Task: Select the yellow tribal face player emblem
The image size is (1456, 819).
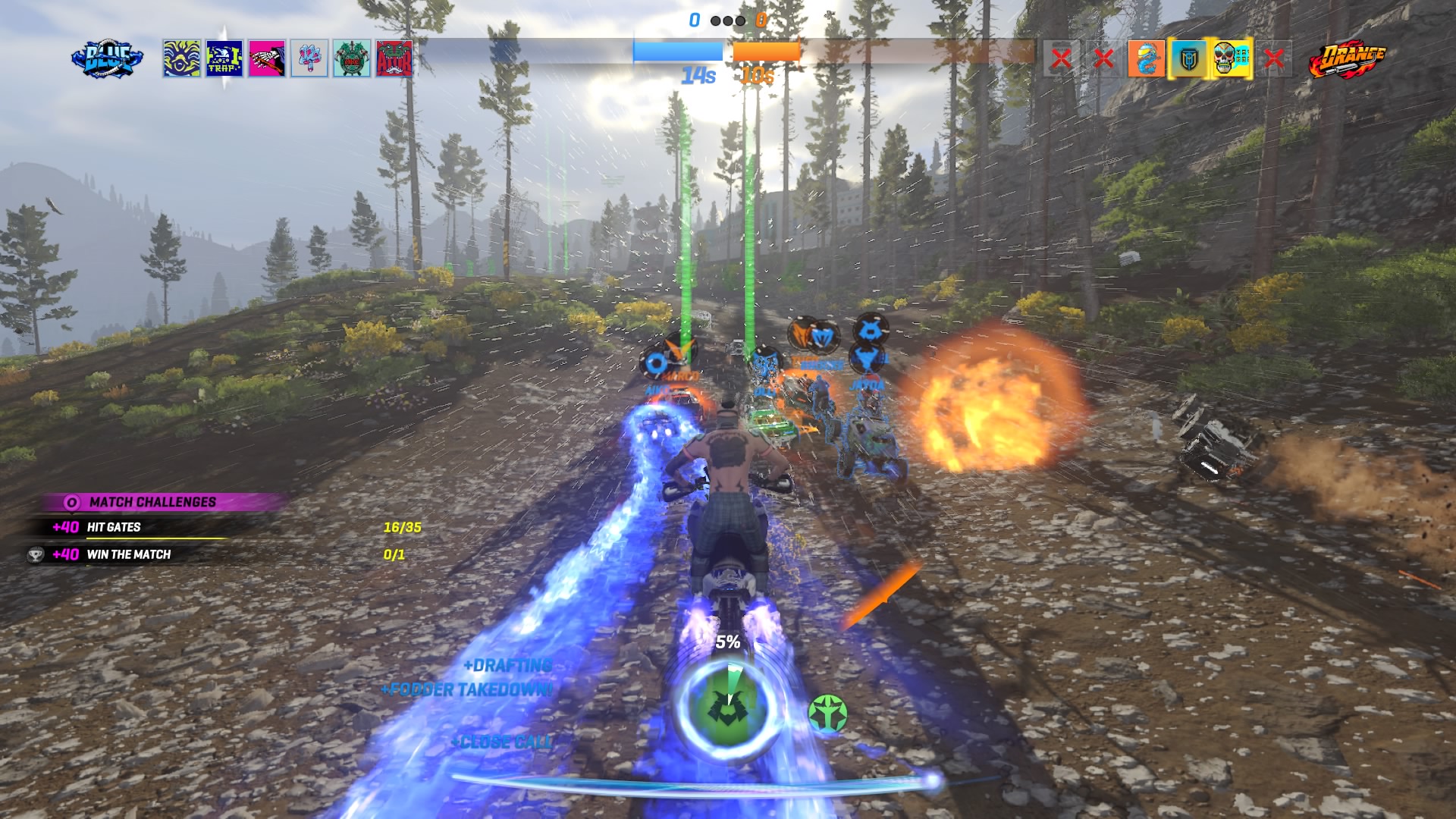Action: pos(182,59)
